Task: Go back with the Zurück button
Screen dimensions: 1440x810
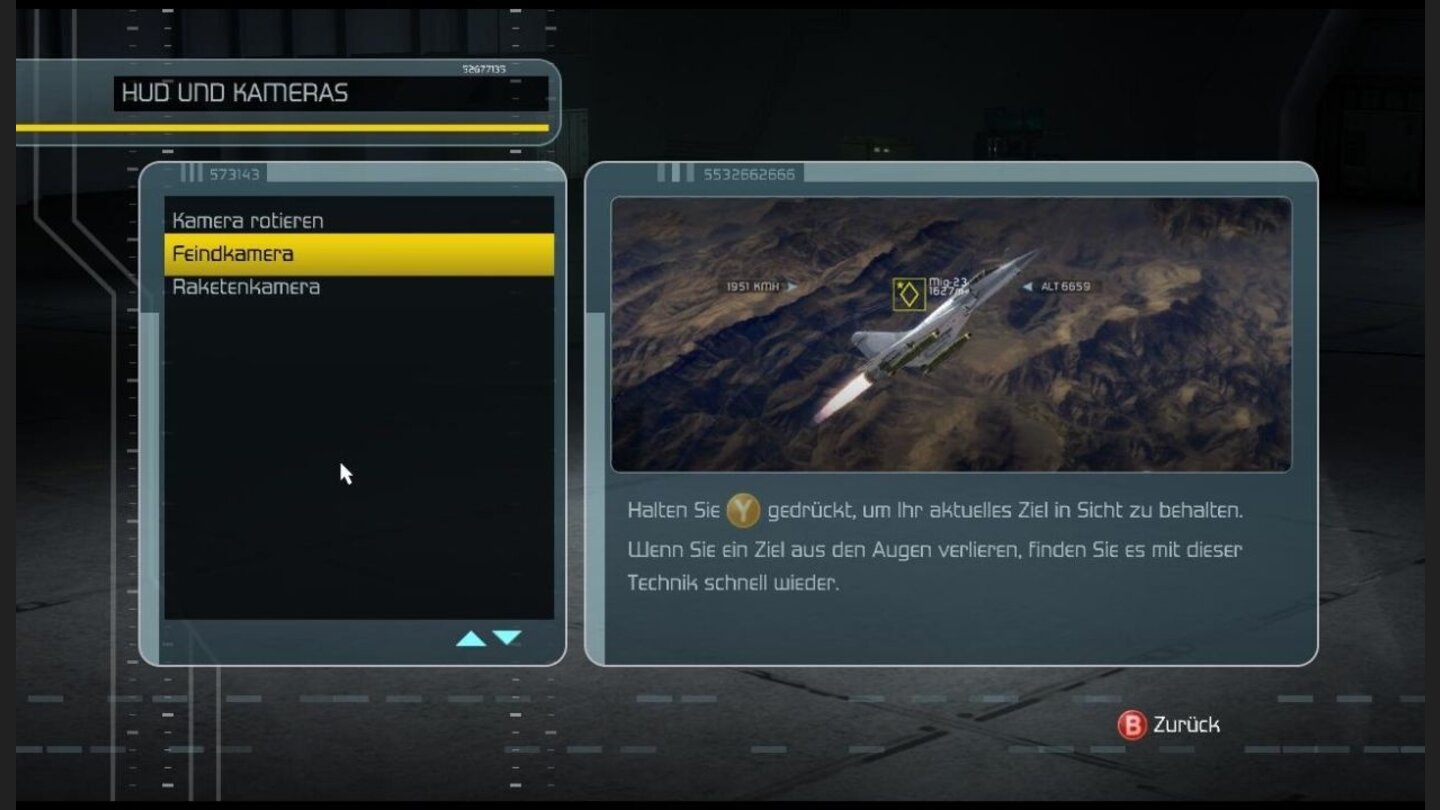Action: (1168, 725)
